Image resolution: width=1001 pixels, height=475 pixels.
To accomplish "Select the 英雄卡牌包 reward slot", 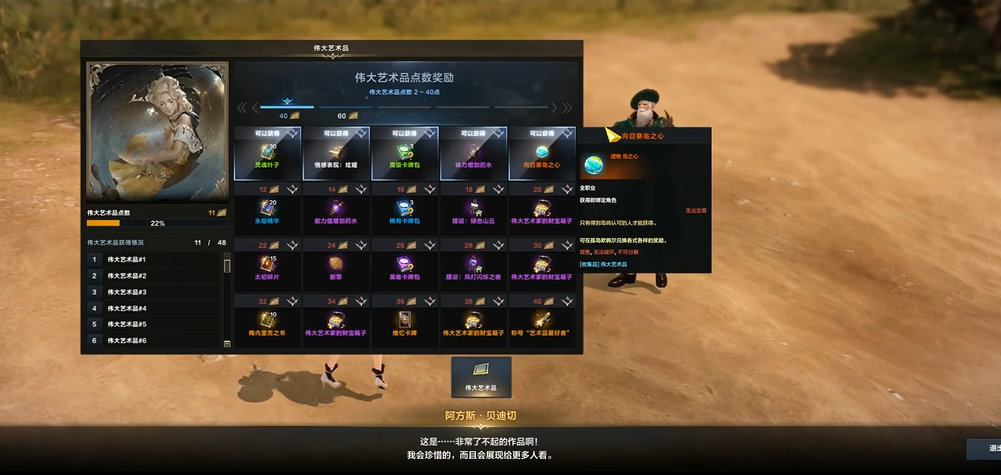I will point(405,265).
